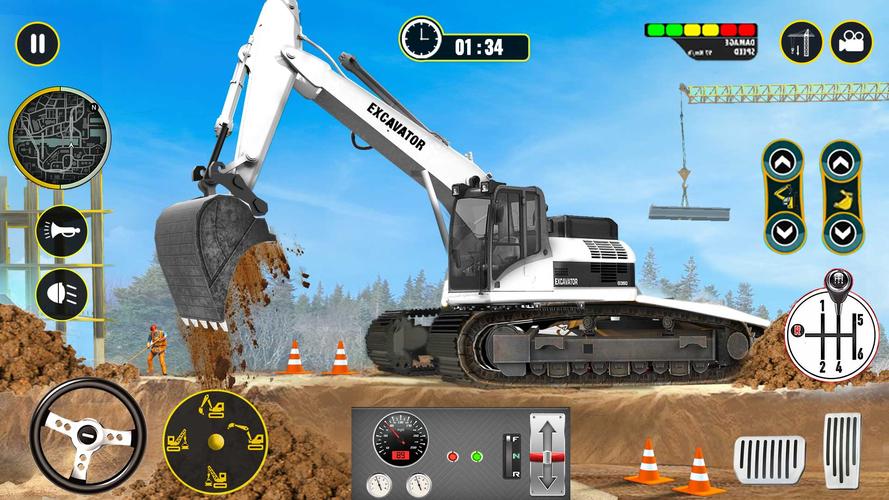Viewport: 889px width, 500px height.
Task: Toggle the headlights
Action: point(61,292)
